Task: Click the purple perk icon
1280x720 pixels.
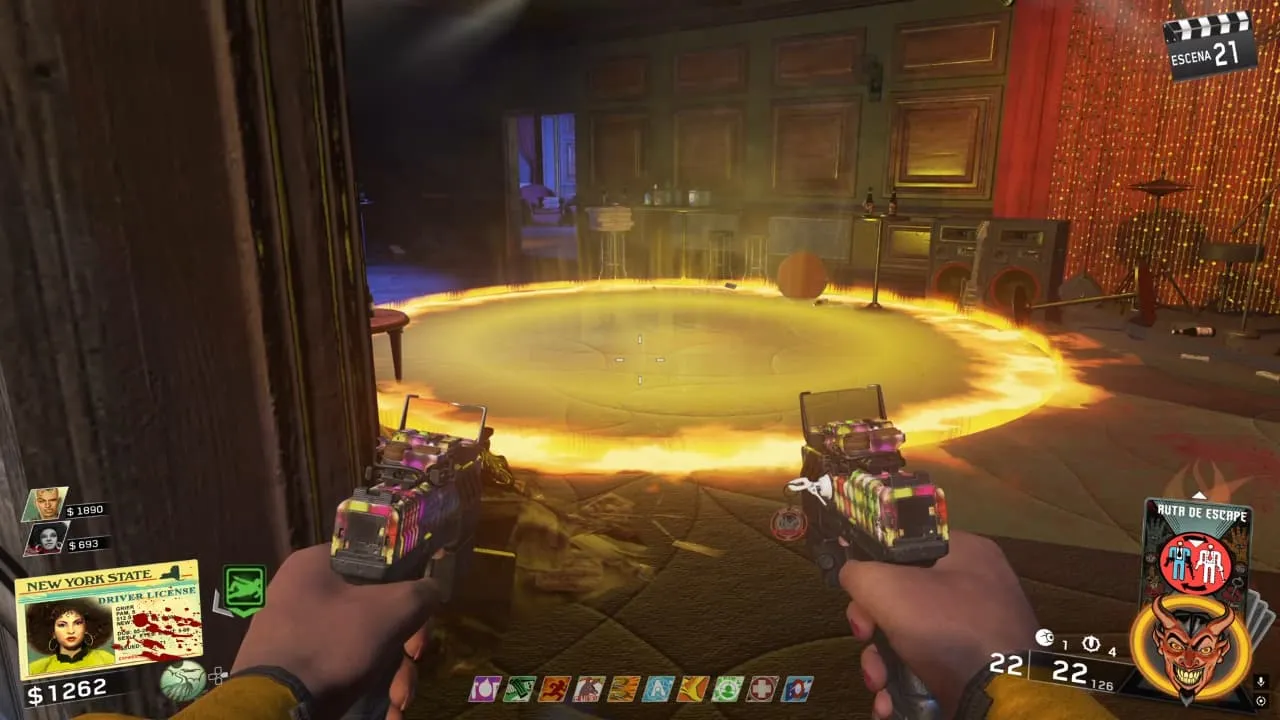Action: click(484, 688)
